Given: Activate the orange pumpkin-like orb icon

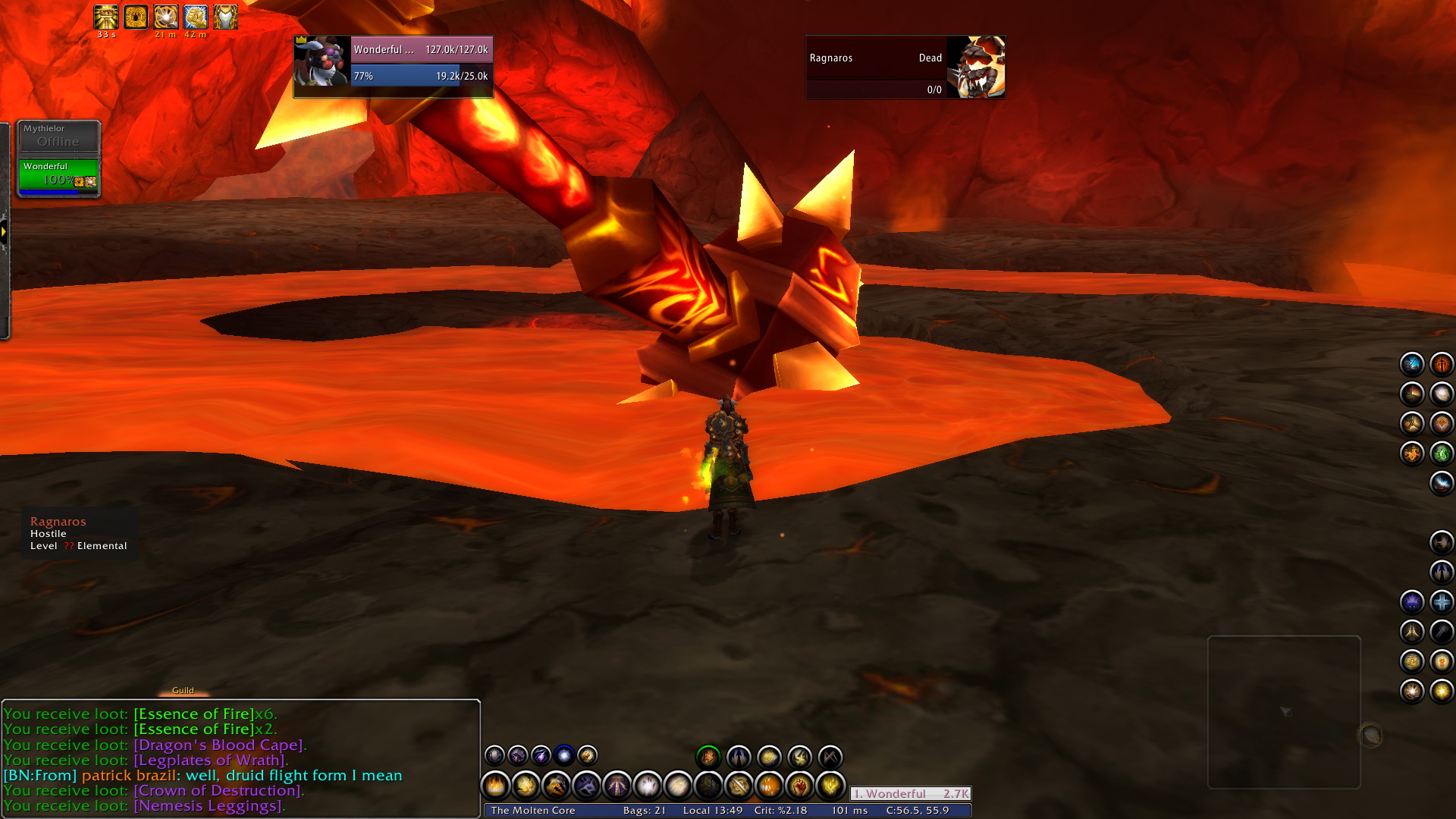Looking at the screenshot, I should pyautogui.click(x=769, y=786).
